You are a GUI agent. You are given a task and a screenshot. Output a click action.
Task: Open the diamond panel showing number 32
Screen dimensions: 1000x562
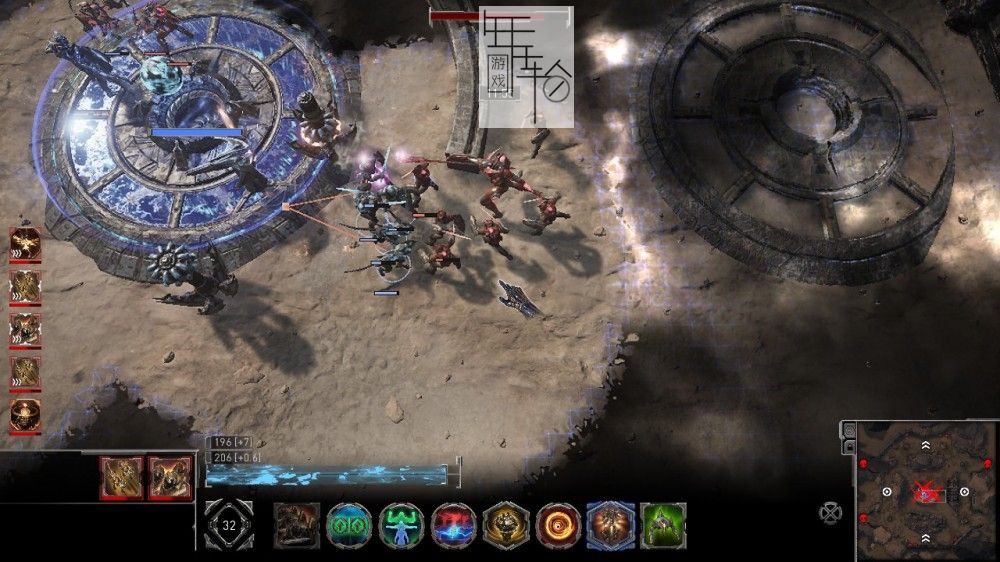[x=229, y=524]
